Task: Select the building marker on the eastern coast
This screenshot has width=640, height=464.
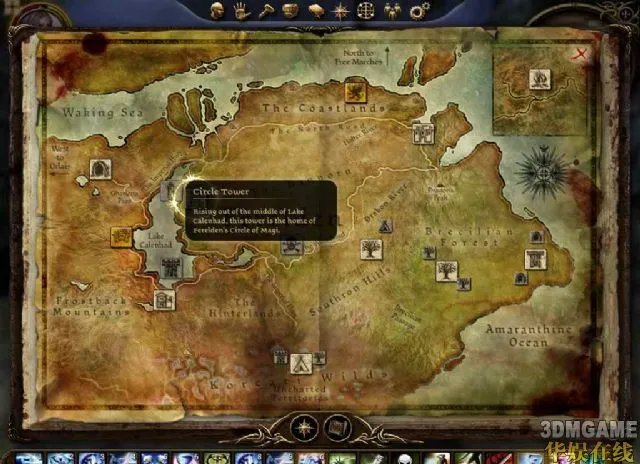Action: [x=534, y=259]
